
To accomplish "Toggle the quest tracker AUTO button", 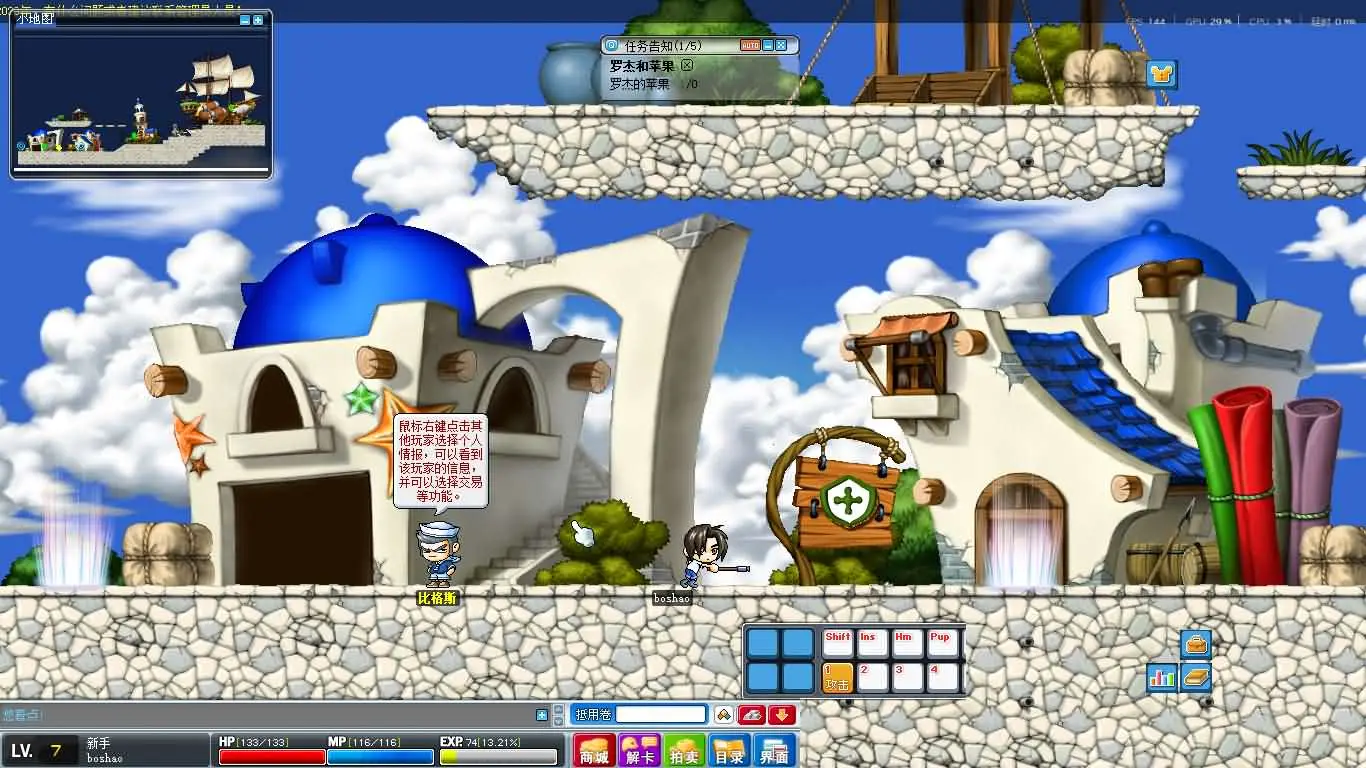I will pos(750,45).
